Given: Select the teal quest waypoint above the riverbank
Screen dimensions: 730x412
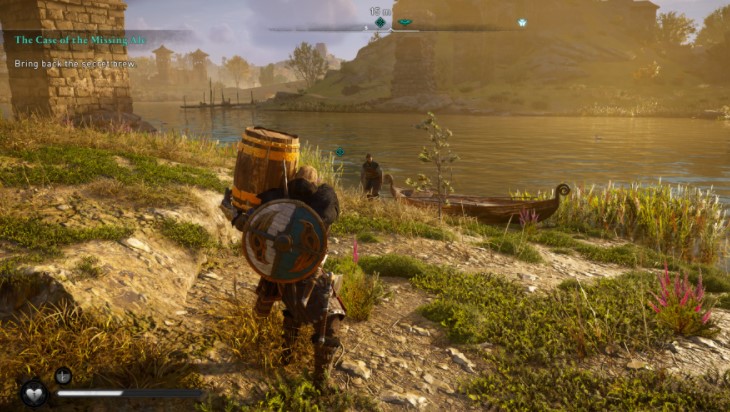Looking at the screenshot, I should pyautogui.click(x=339, y=152).
